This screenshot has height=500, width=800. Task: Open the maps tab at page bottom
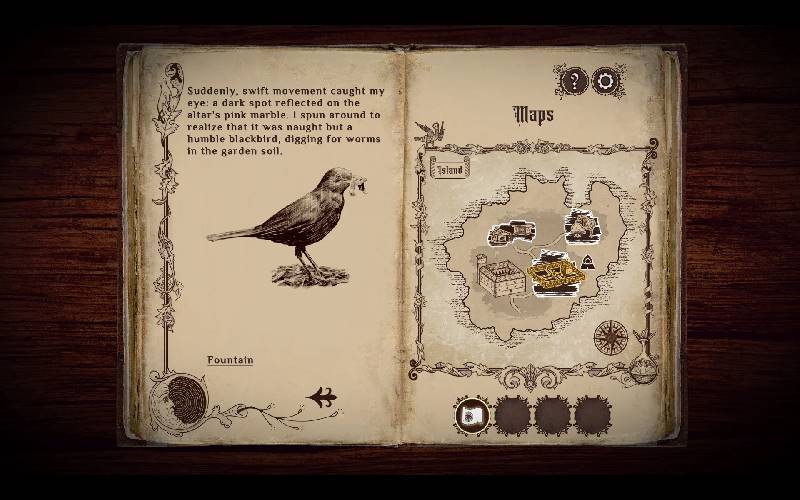click(x=472, y=414)
